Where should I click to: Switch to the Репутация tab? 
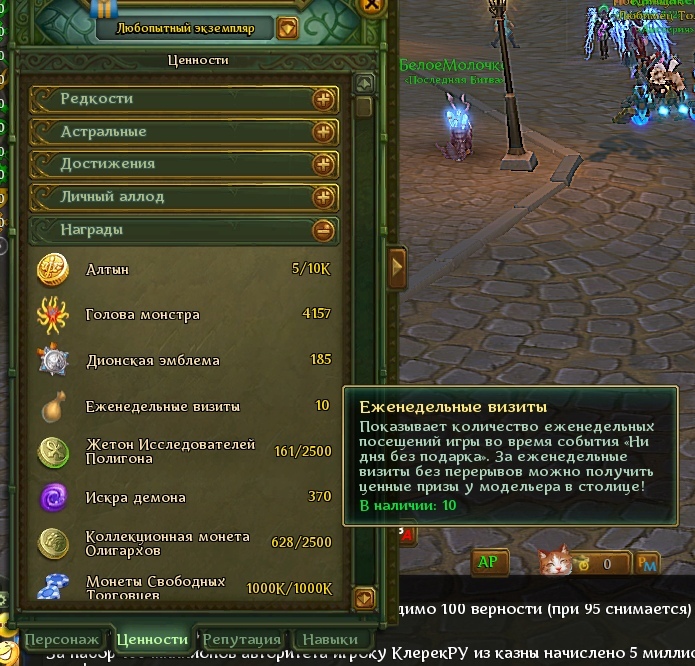tap(242, 640)
